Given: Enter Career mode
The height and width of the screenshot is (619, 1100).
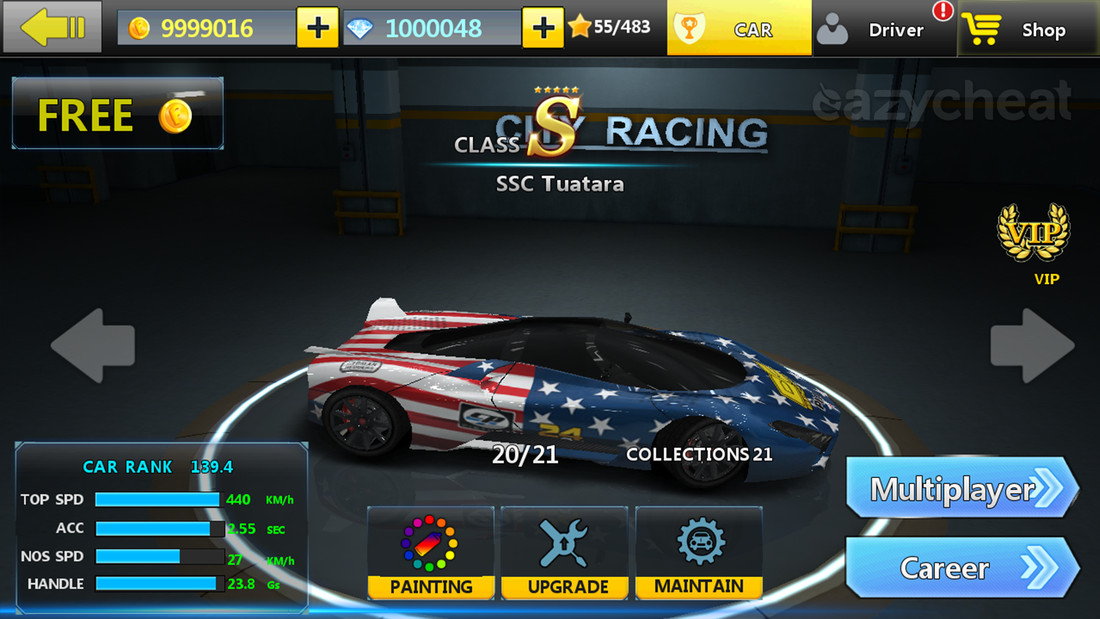Looking at the screenshot, I should coord(961,568).
